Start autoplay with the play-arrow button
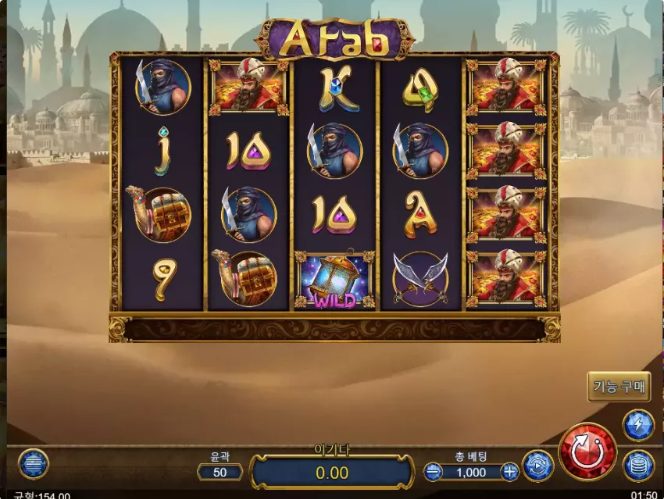The width and height of the screenshot is (664, 499). (538, 466)
